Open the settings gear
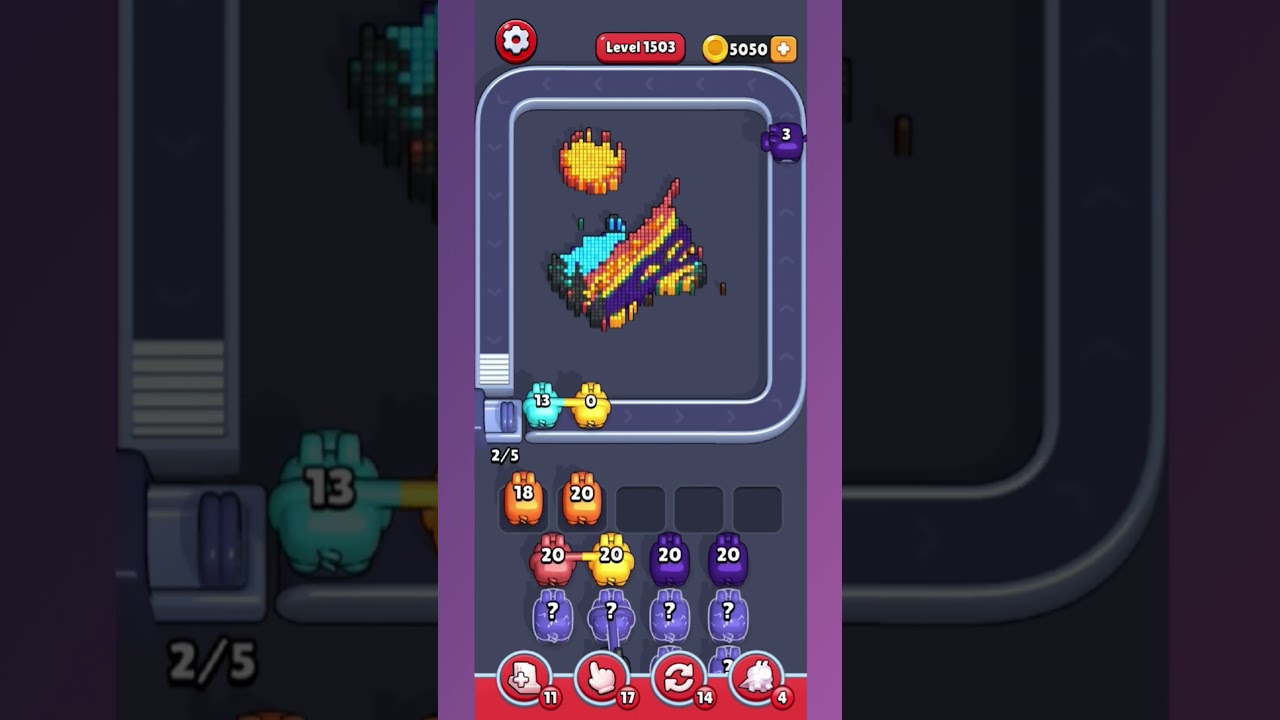The width and height of the screenshot is (1280, 720). coord(517,41)
